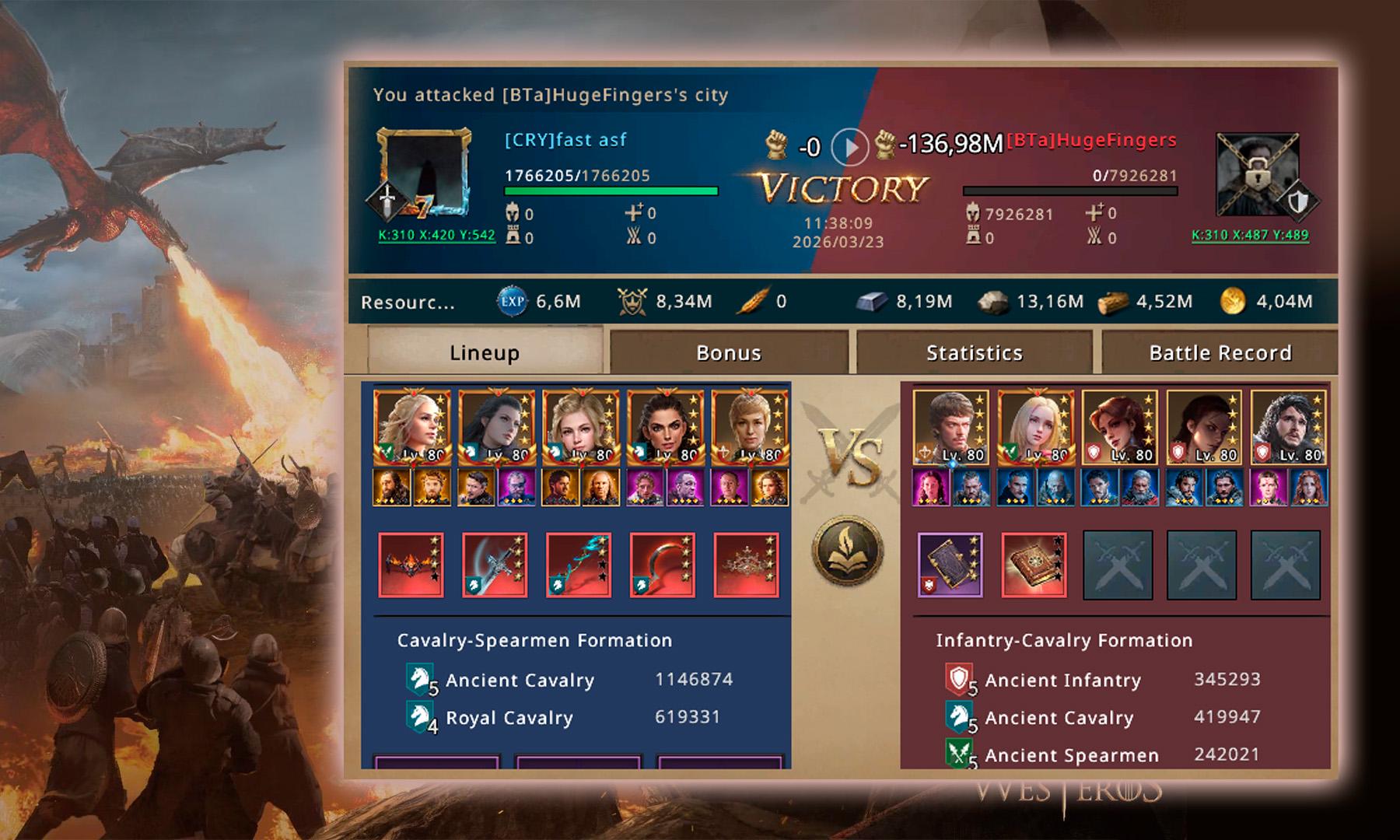Screen dimensions: 1400x840
Task: Inspect the attacker's red scythe weapon slot
Action: click(x=663, y=565)
